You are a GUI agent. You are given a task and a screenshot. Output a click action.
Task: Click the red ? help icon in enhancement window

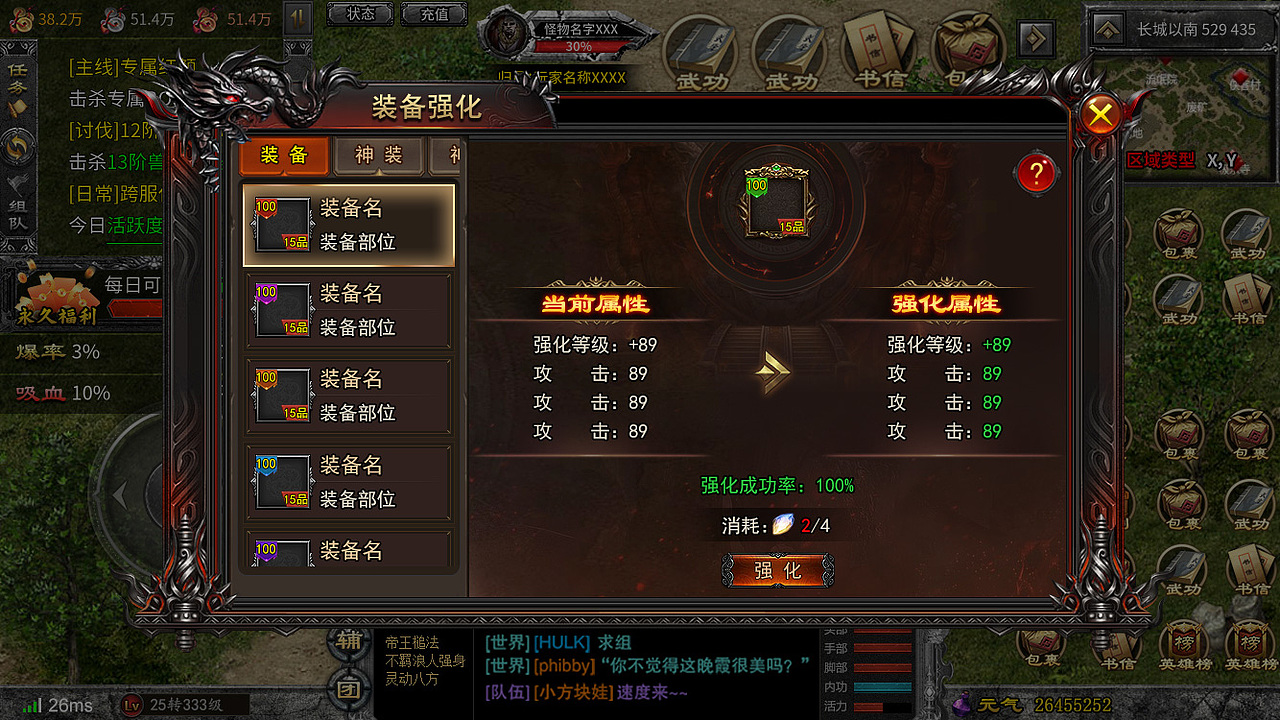coord(1036,172)
